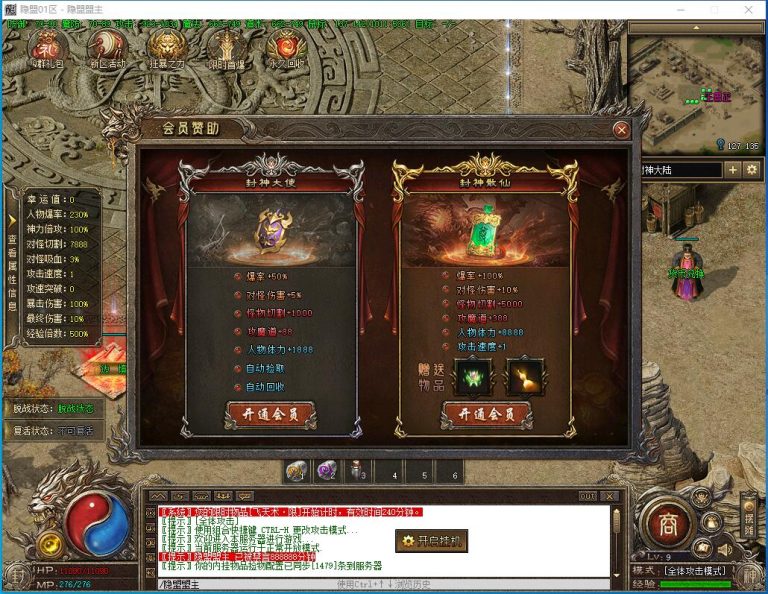Select the grey scroll in hotbar slot 1
768x594 pixels.
point(297,471)
